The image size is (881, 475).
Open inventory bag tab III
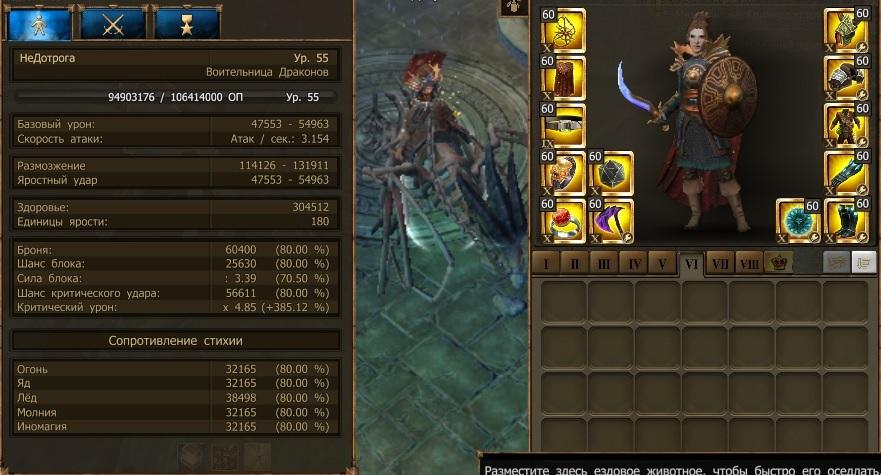coord(603,263)
